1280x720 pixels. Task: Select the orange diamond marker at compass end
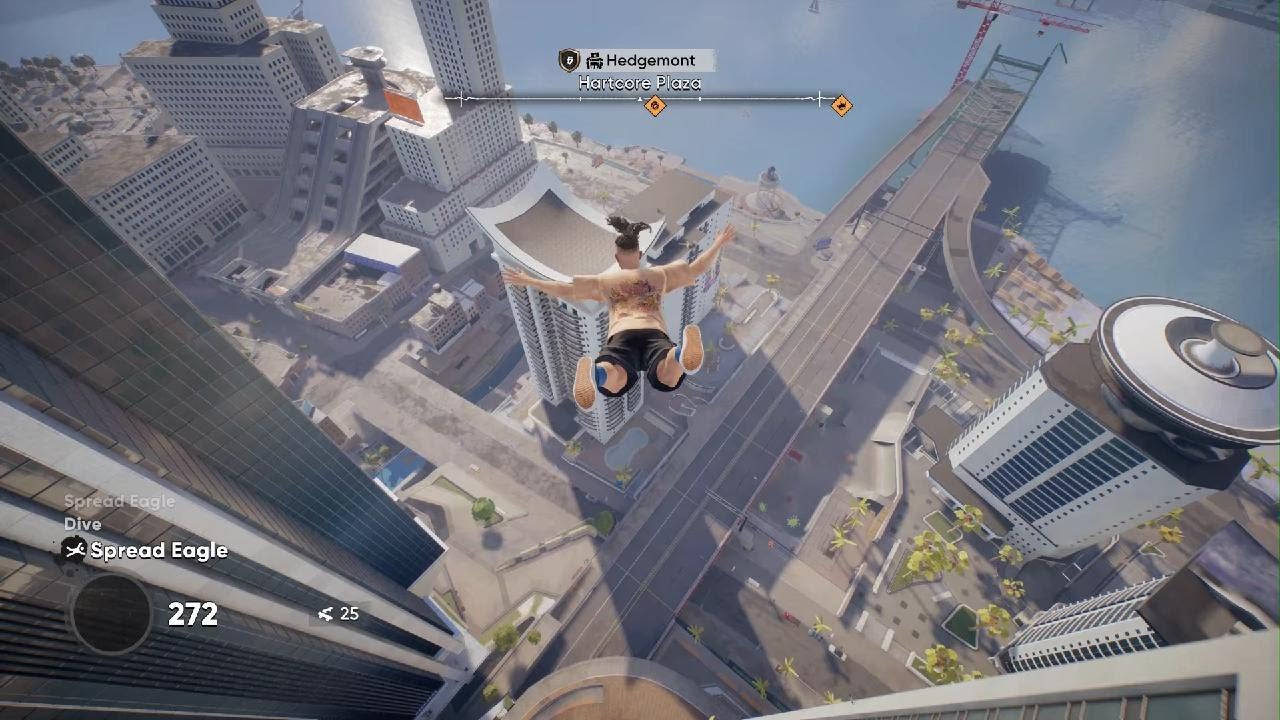tap(842, 105)
